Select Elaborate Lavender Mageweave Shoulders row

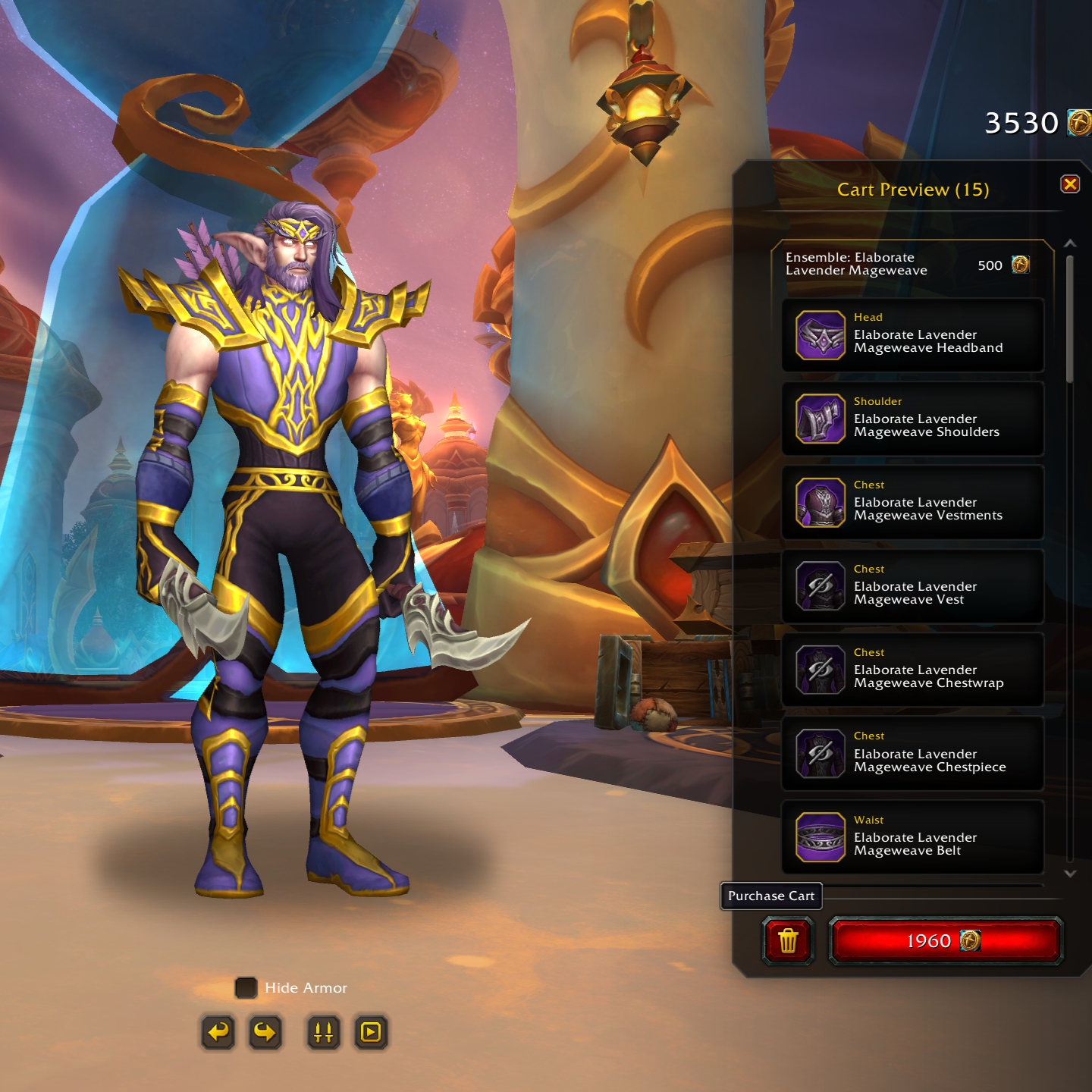[912, 419]
